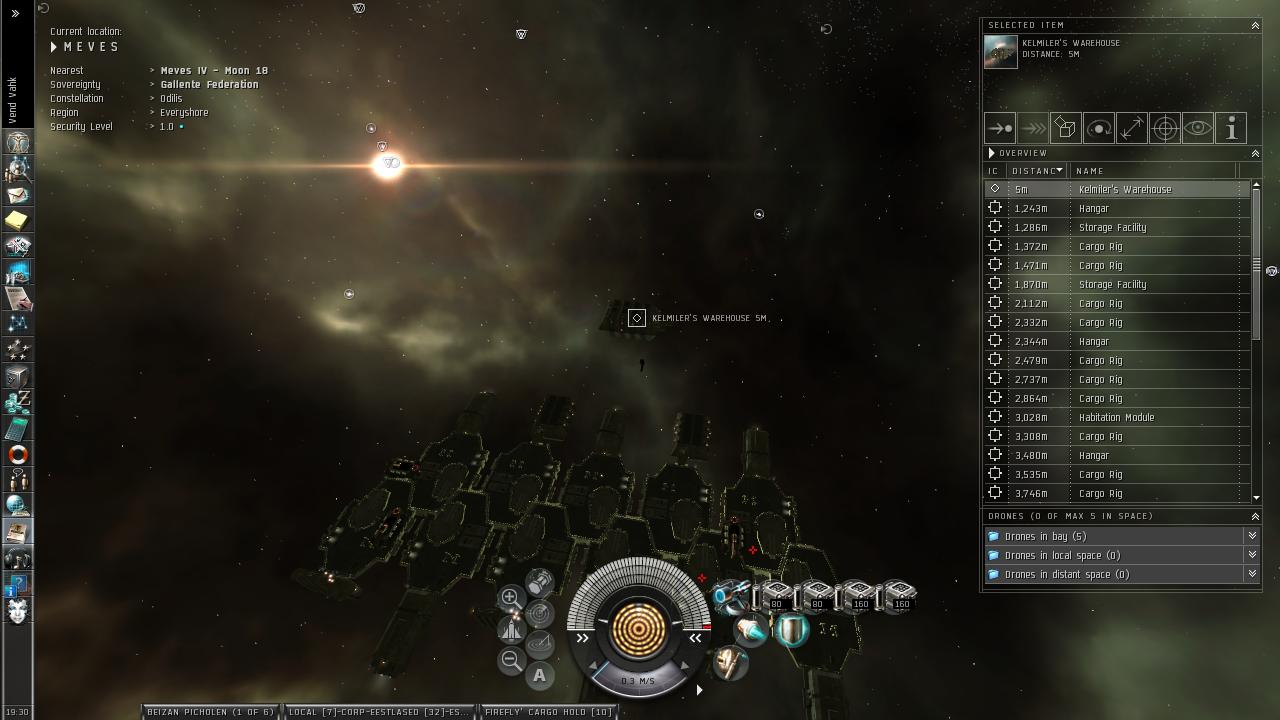
Task: Collapse the Drones window with the chevron
Action: pos(1255,516)
